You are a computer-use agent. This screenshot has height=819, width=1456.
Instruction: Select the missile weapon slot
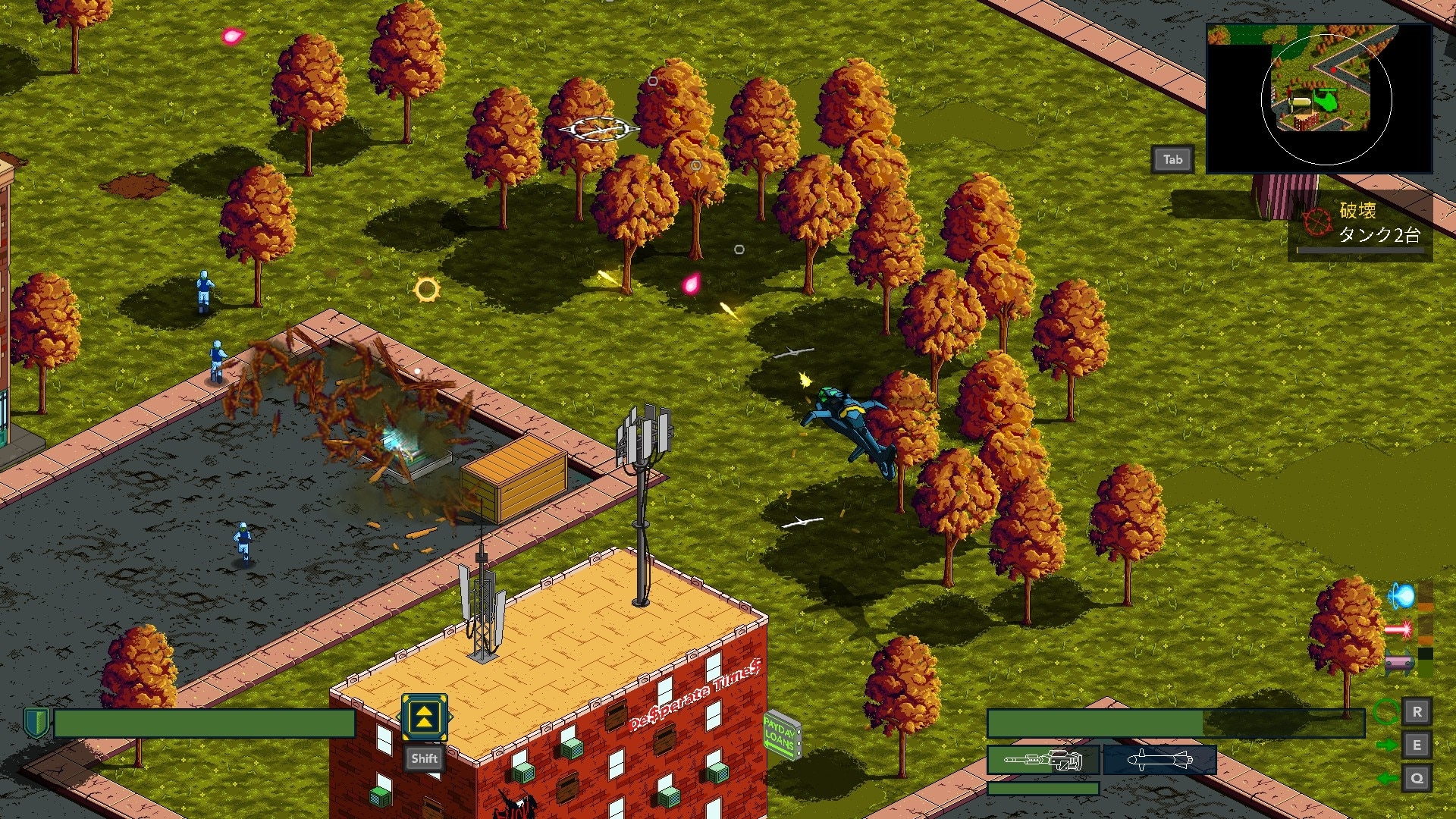click(x=1159, y=759)
